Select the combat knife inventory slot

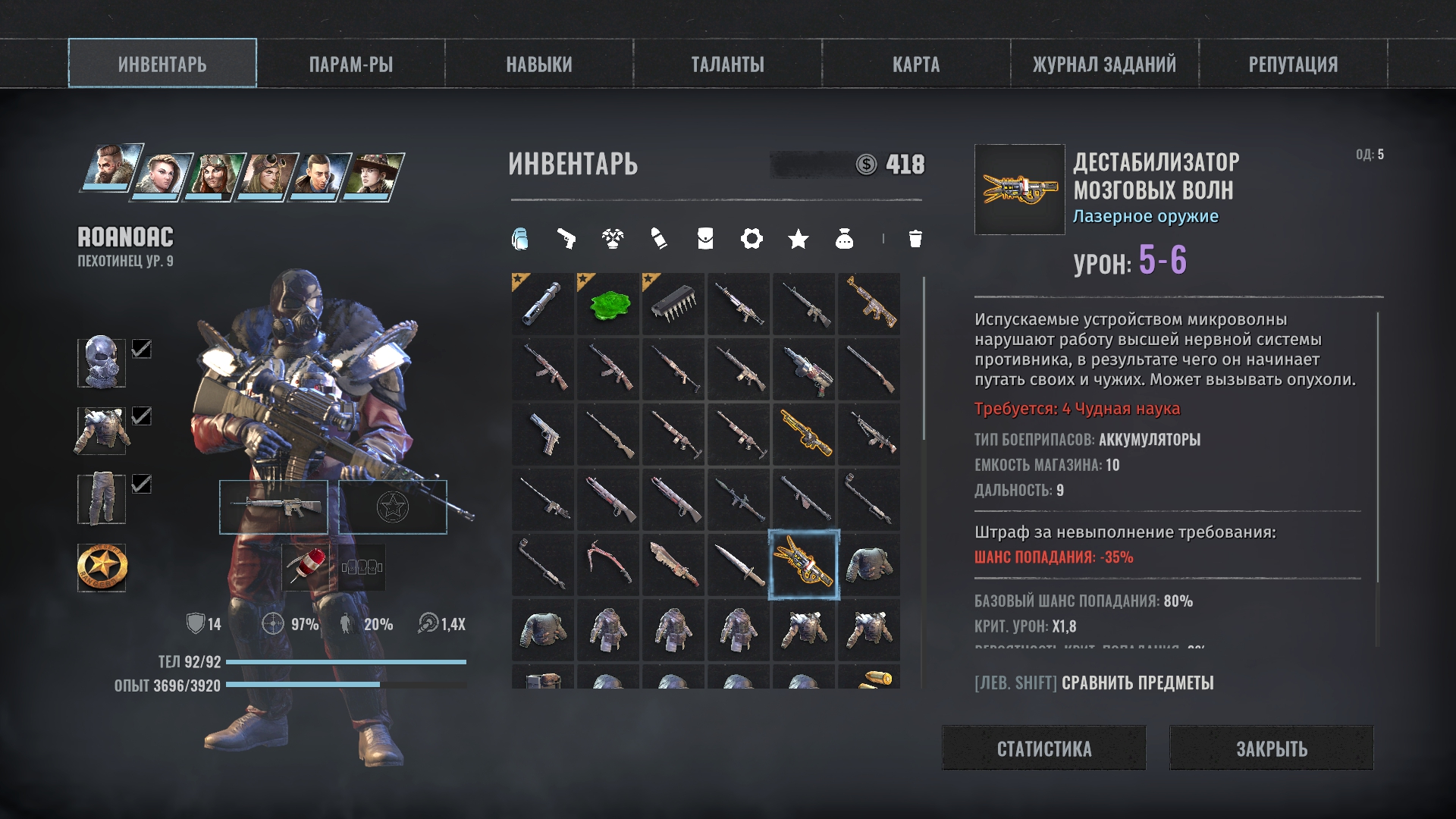pyautogui.click(x=739, y=566)
